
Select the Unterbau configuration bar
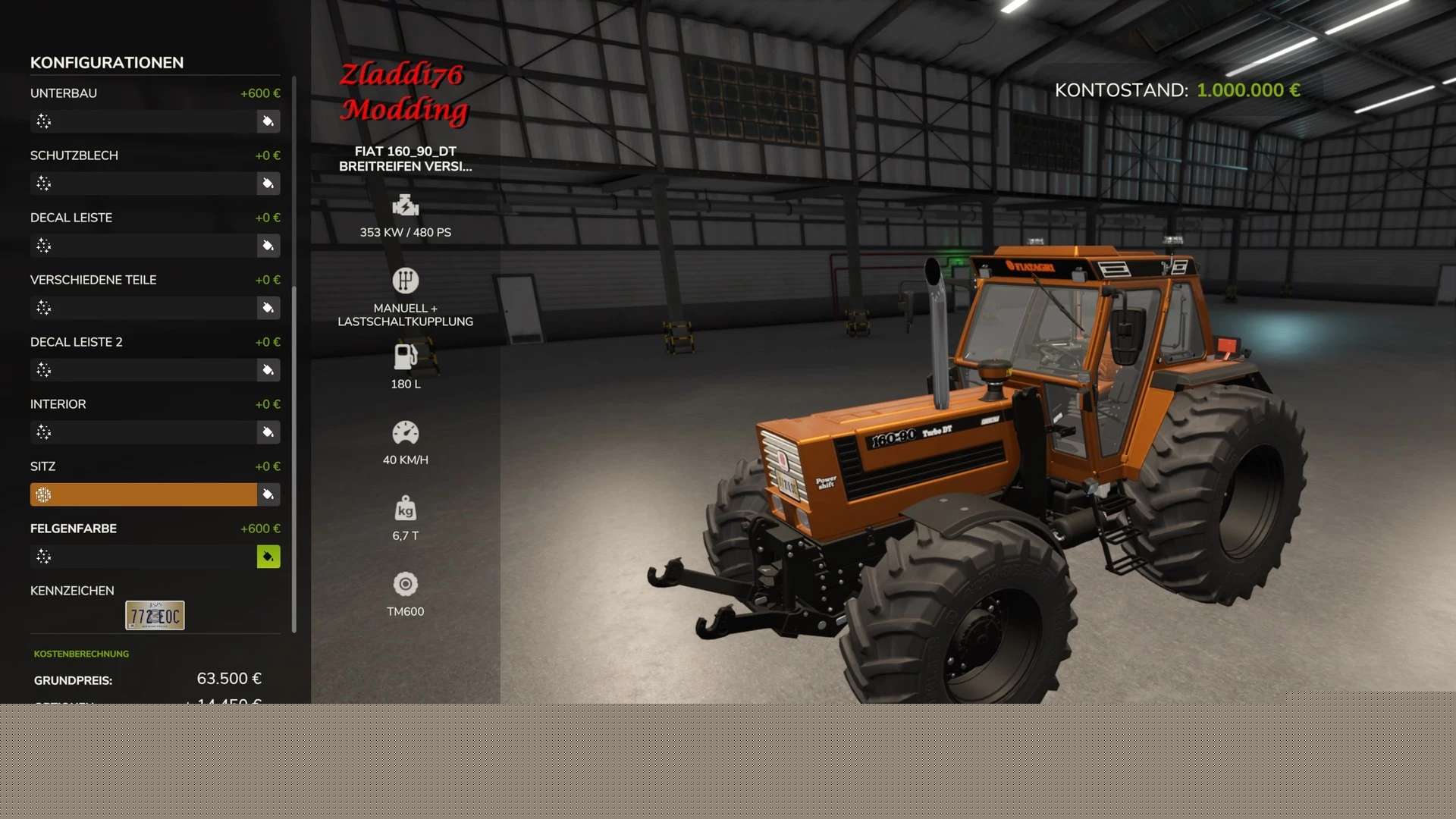(143, 121)
